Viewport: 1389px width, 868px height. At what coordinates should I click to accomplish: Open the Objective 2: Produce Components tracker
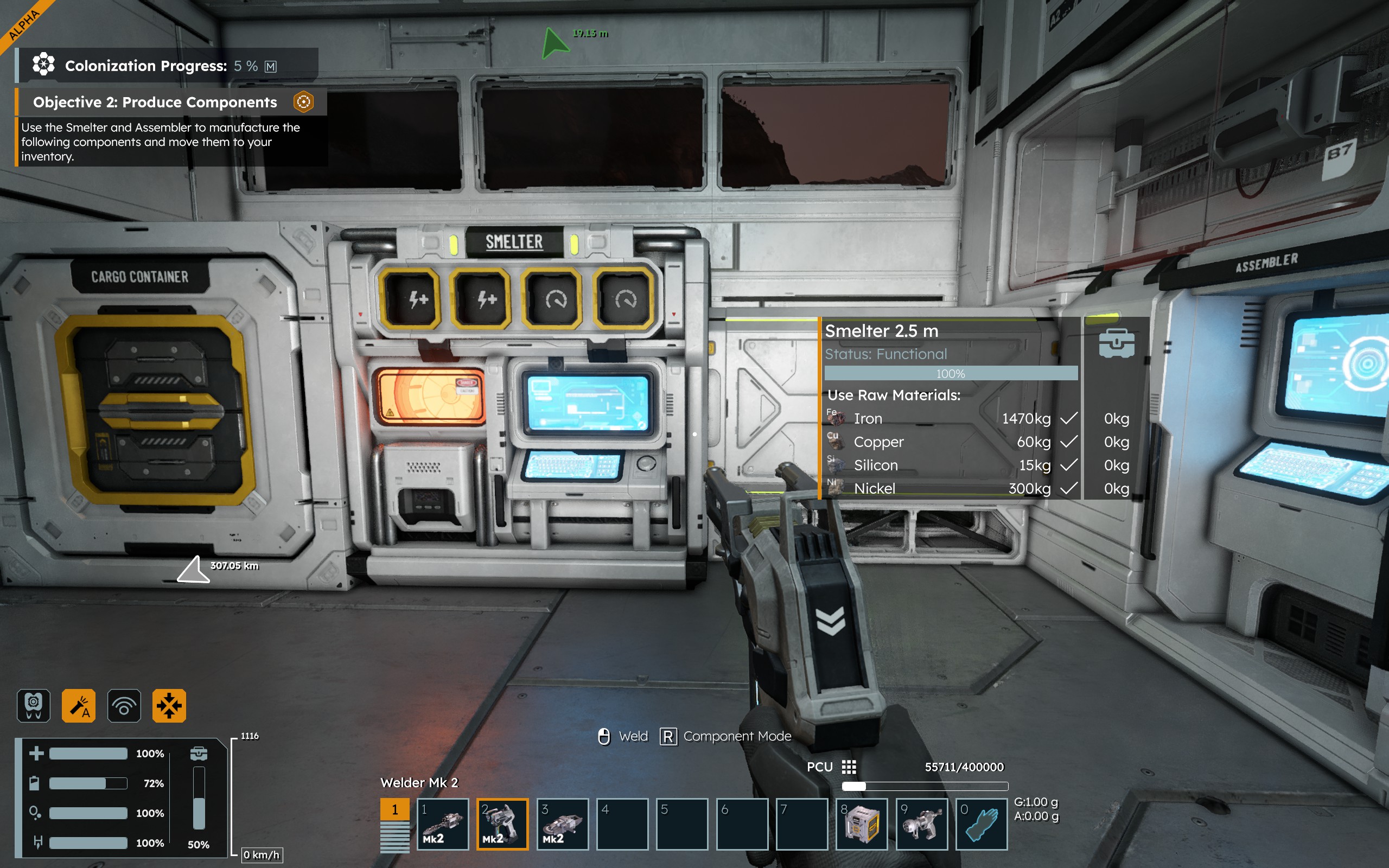(x=155, y=102)
